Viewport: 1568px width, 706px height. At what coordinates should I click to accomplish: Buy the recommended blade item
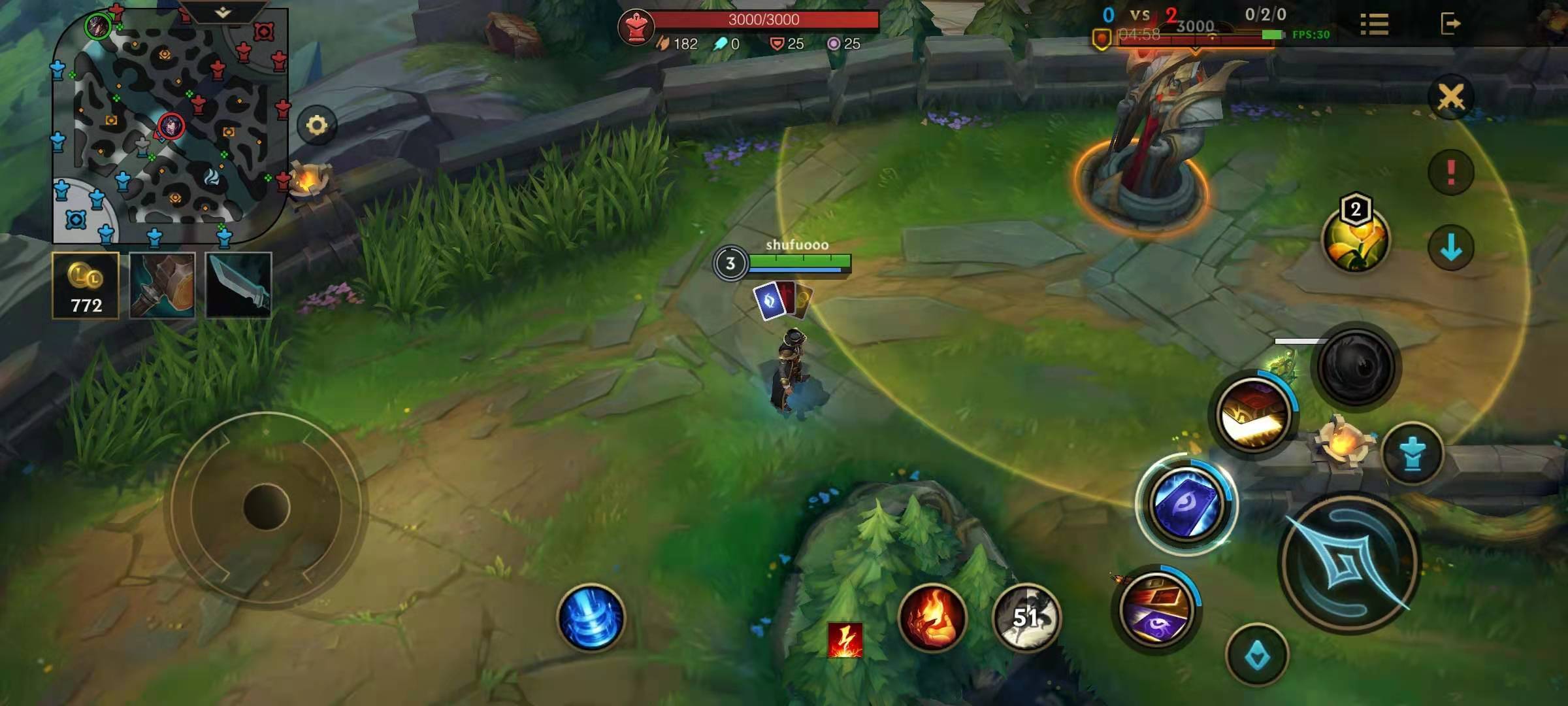[x=238, y=286]
